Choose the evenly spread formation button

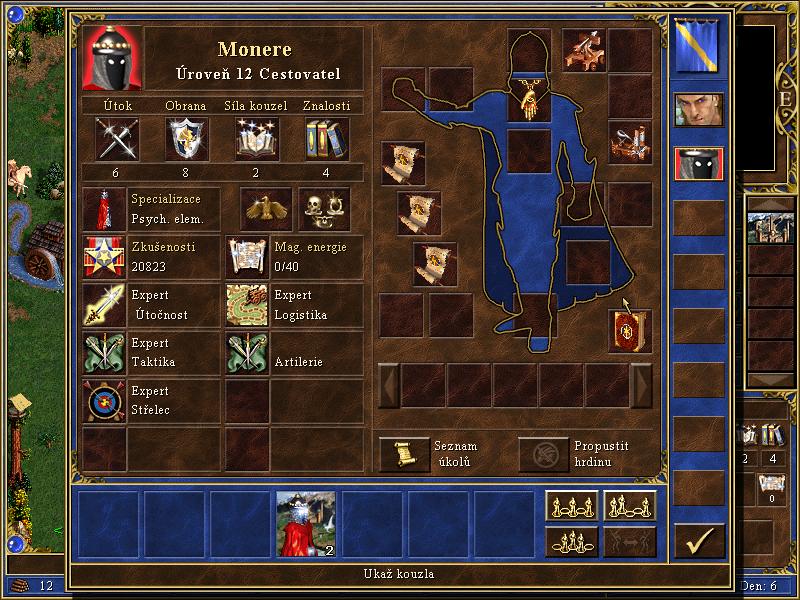click(x=571, y=506)
